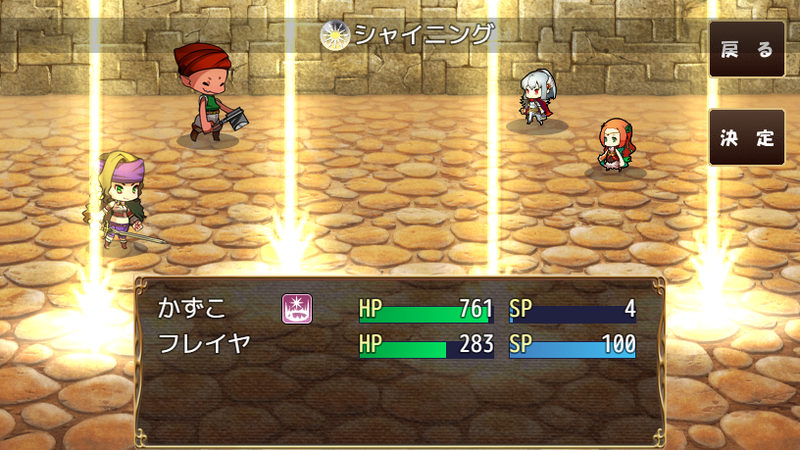Confirm with the 決定 button
800x450 pixels.
(x=747, y=138)
